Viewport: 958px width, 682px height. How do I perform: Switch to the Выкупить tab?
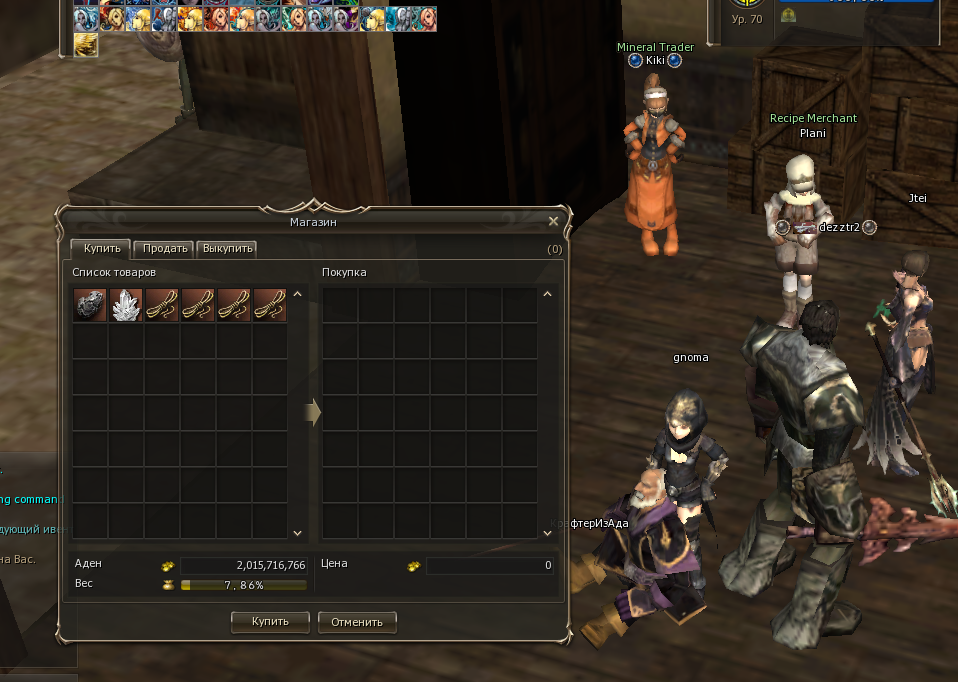pyautogui.click(x=227, y=249)
